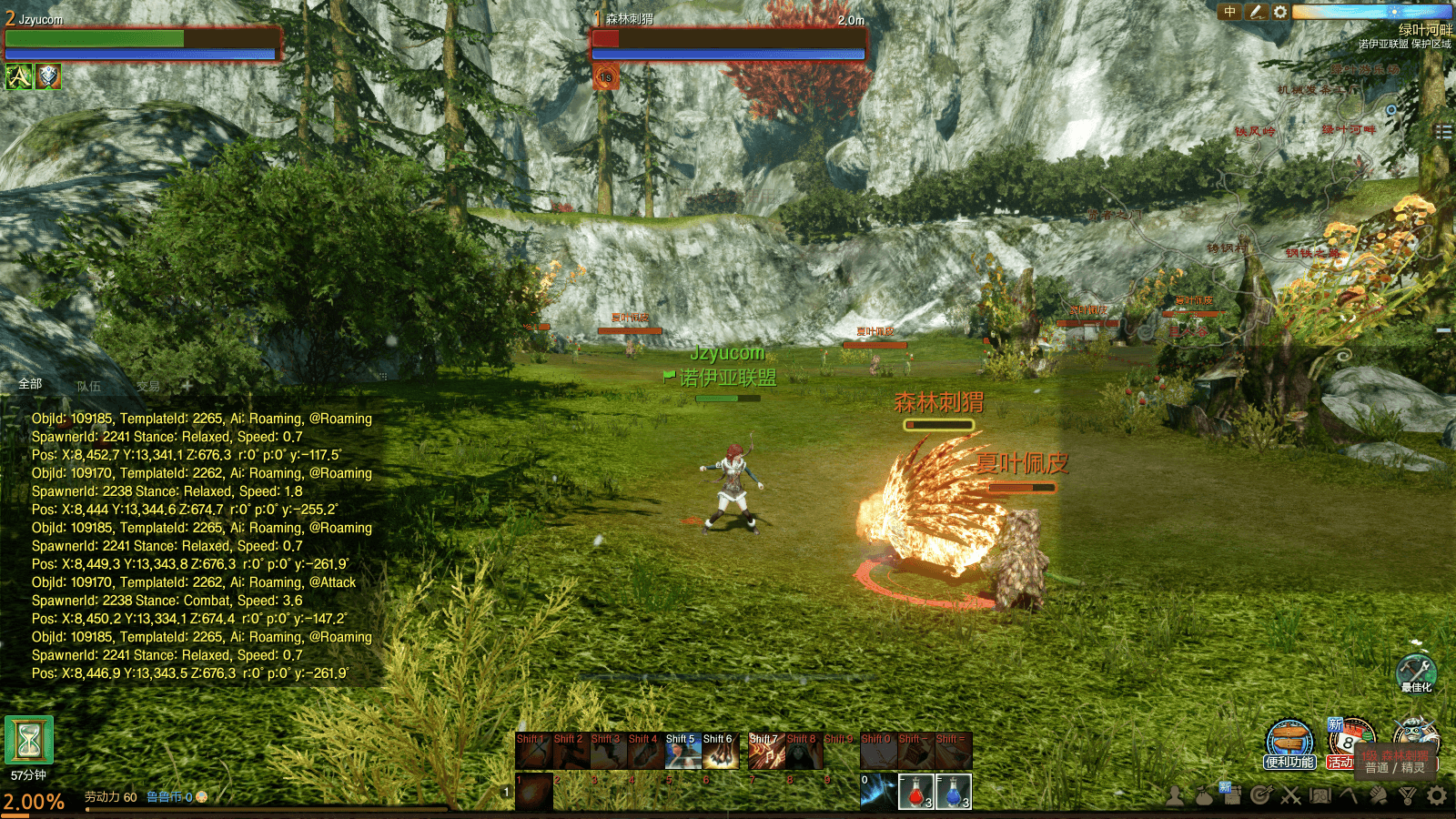Switch chat to the 队伍 tab

point(89,386)
